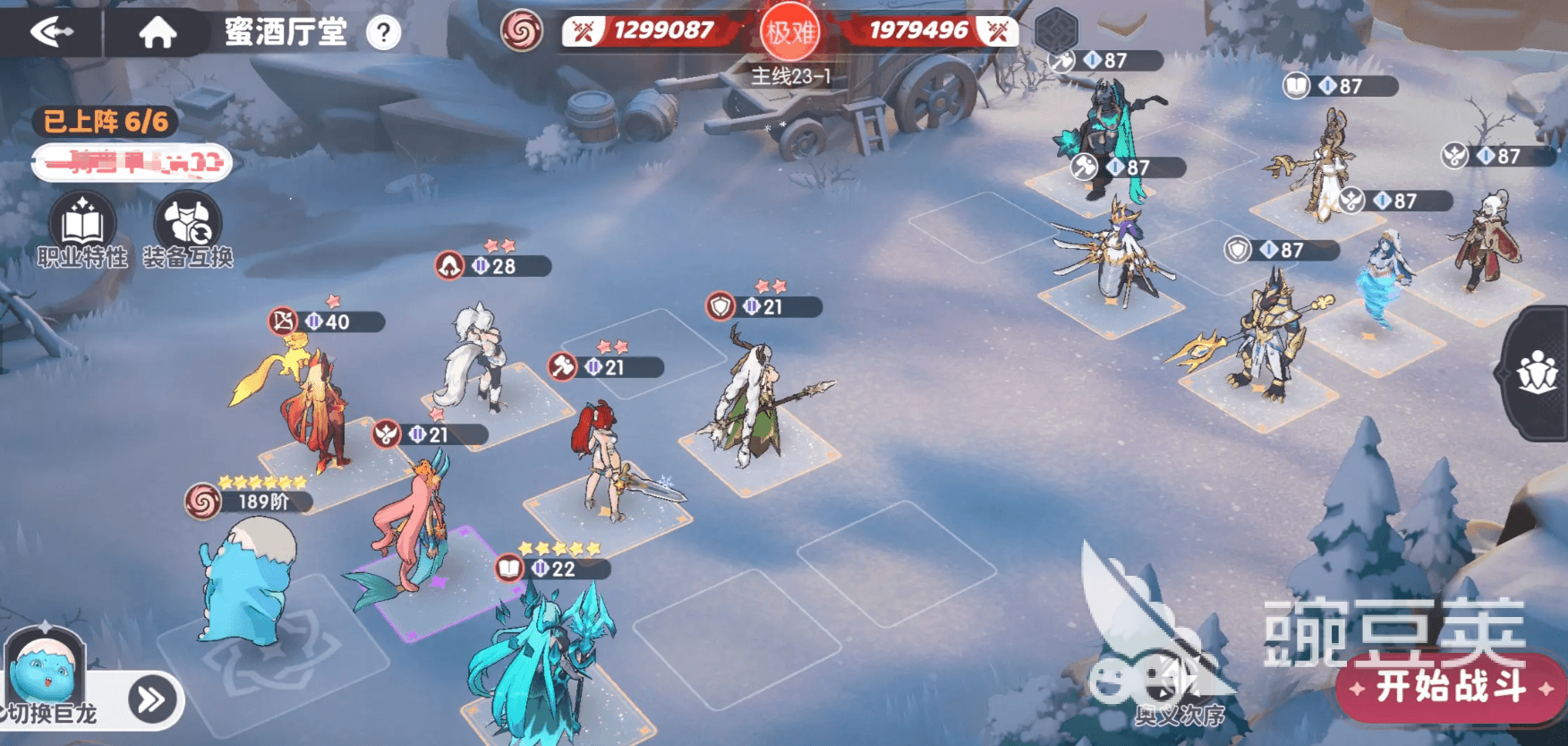Open the help question mark
Image resolution: width=1568 pixels, height=746 pixels.
point(384,33)
